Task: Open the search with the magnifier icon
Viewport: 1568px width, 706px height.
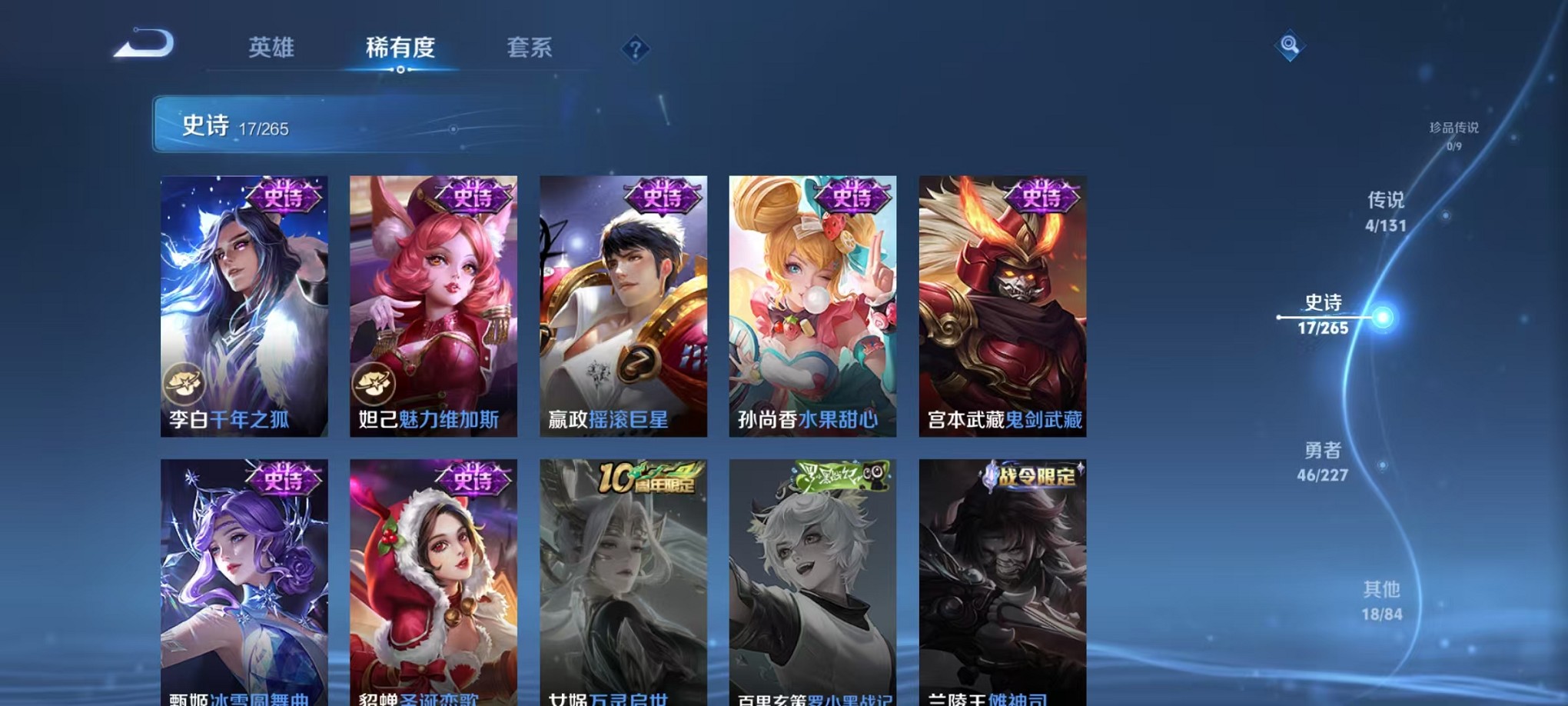Action: [1291, 45]
